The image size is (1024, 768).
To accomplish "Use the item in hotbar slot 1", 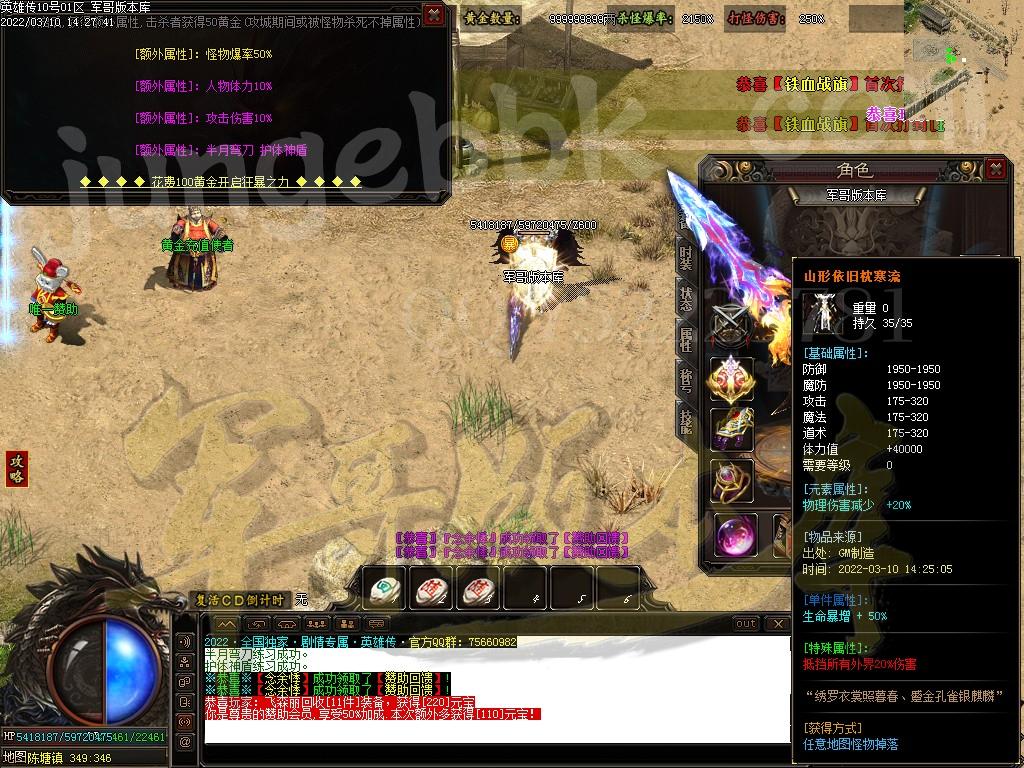I will click(383, 589).
